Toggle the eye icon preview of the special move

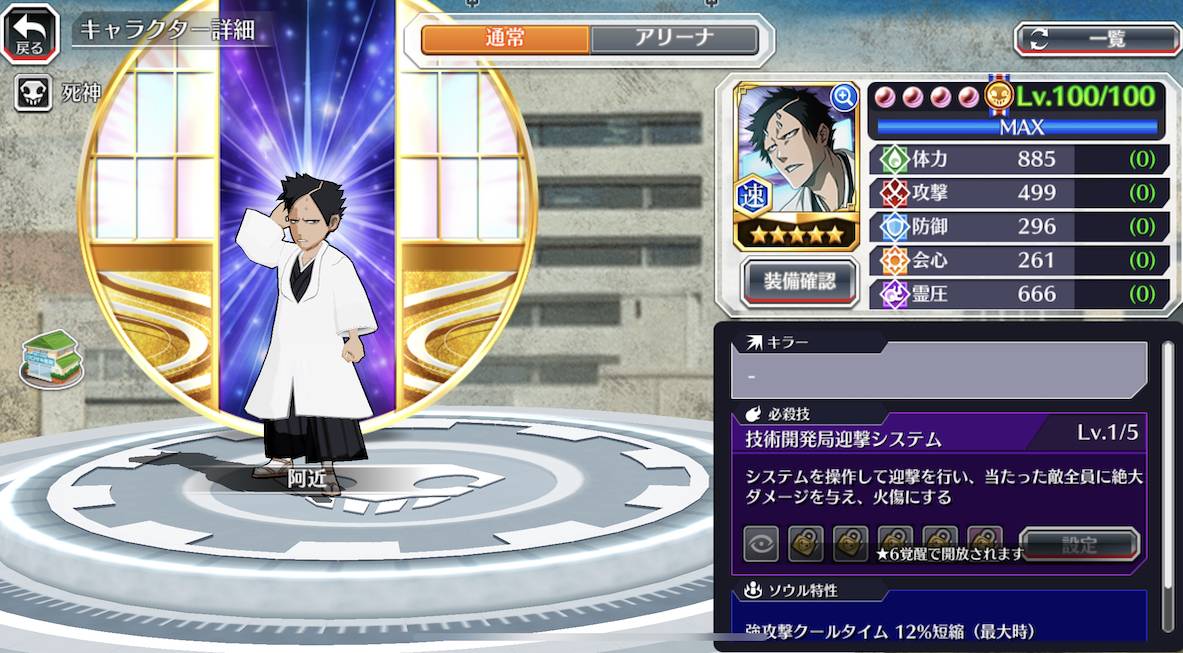click(x=761, y=544)
